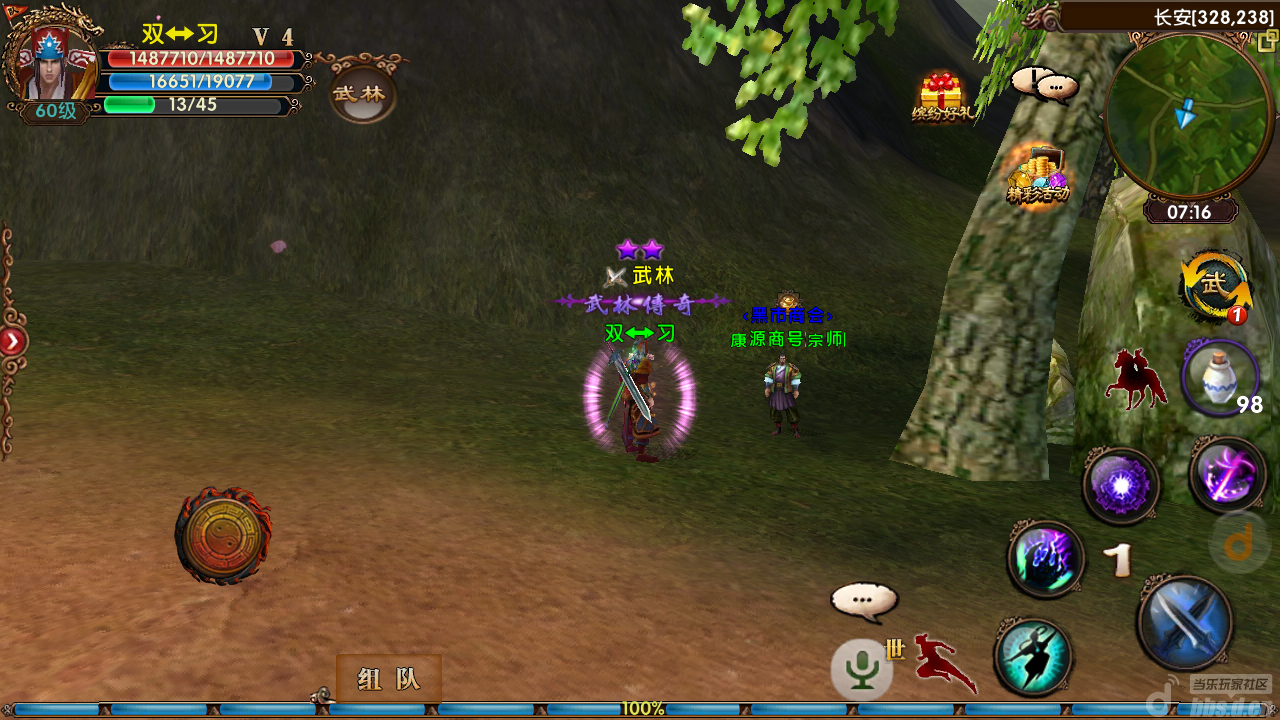This screenshot has height=720, width=1280.
Task: Open the 组队 team panel
Action: pos(389,679)
